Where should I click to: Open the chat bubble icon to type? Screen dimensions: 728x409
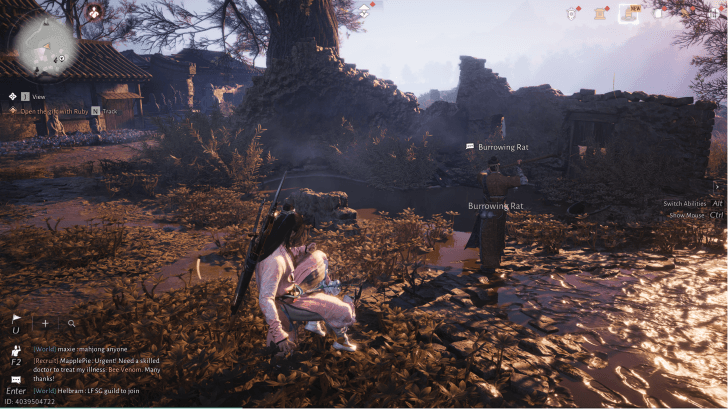click(16, 380)
